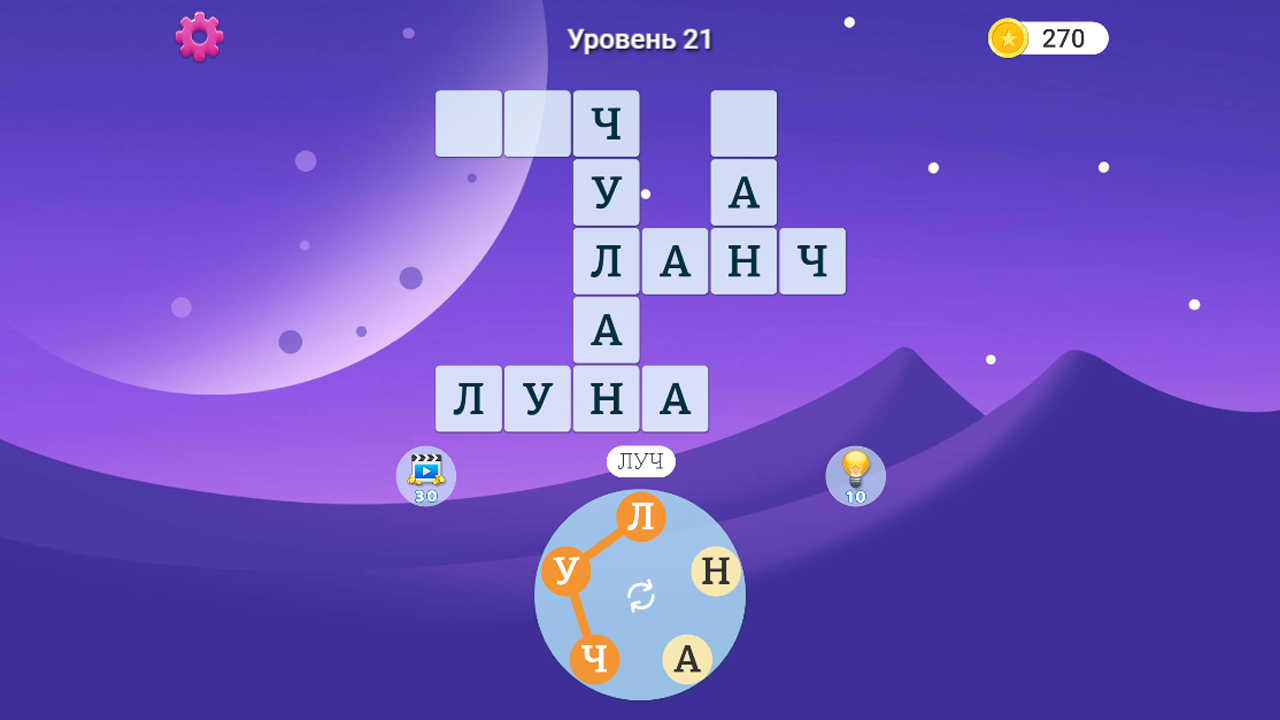Click the grid cell containing Н in ЛАНЧ
This screenshot has height=720, width=1280.
pyautogui.click(x=743, y=261)
